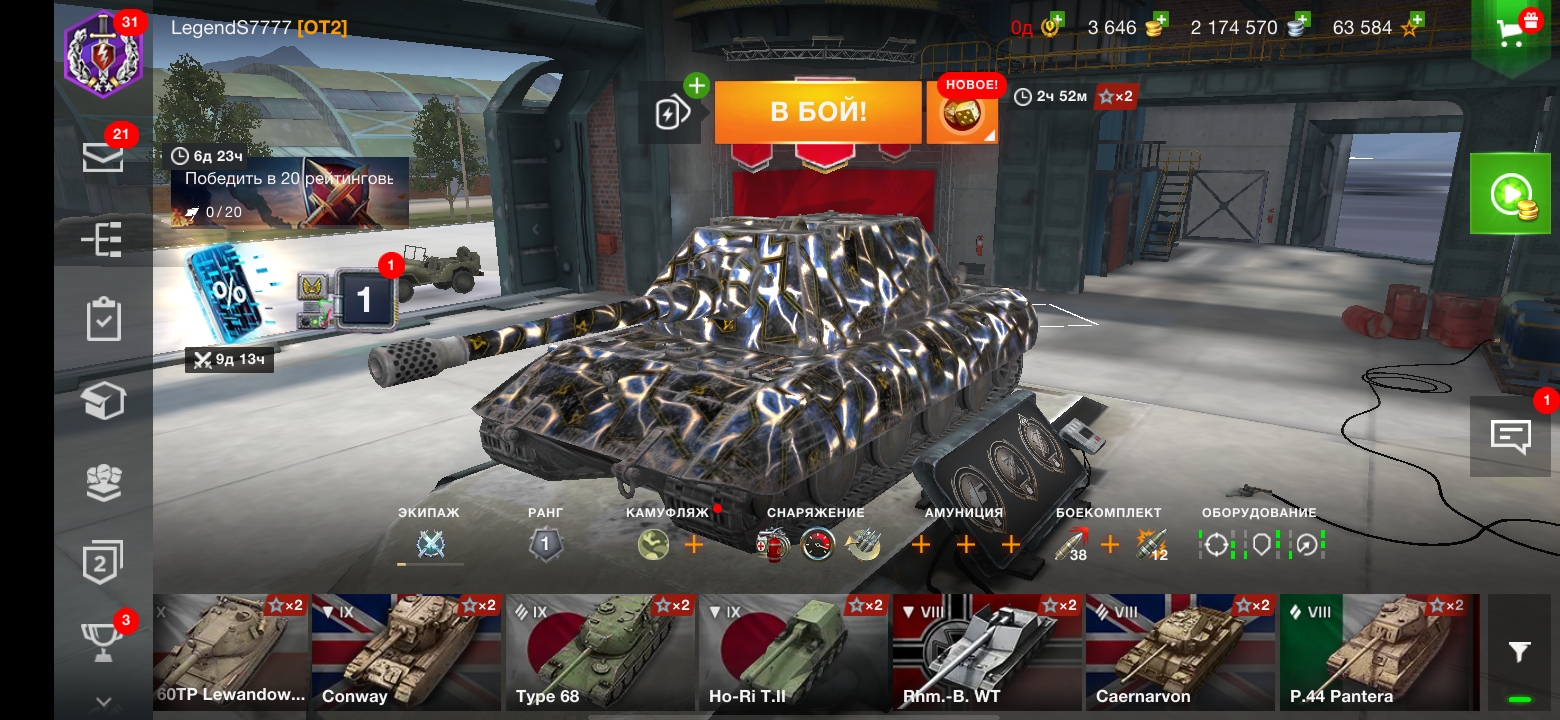Select the Ho-Ri T.II tank

pos(794,652)
